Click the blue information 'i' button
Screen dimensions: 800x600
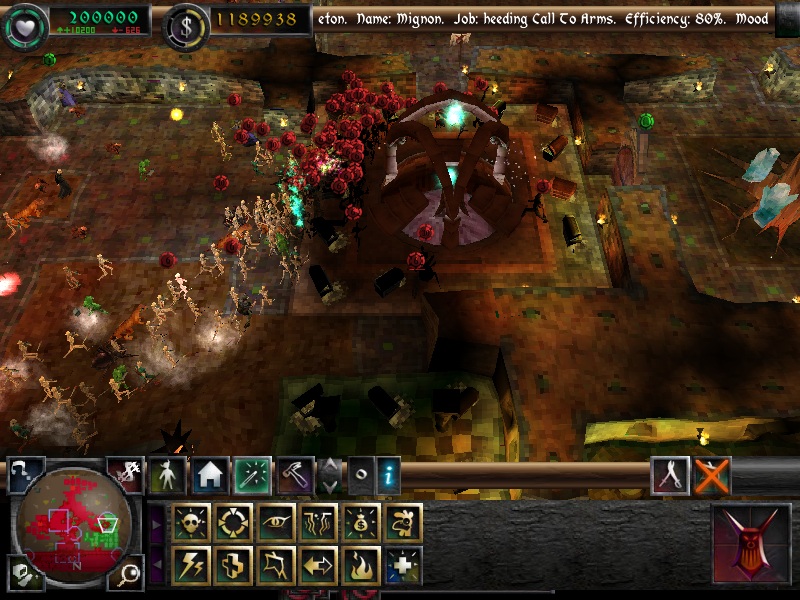pos(389,476)
